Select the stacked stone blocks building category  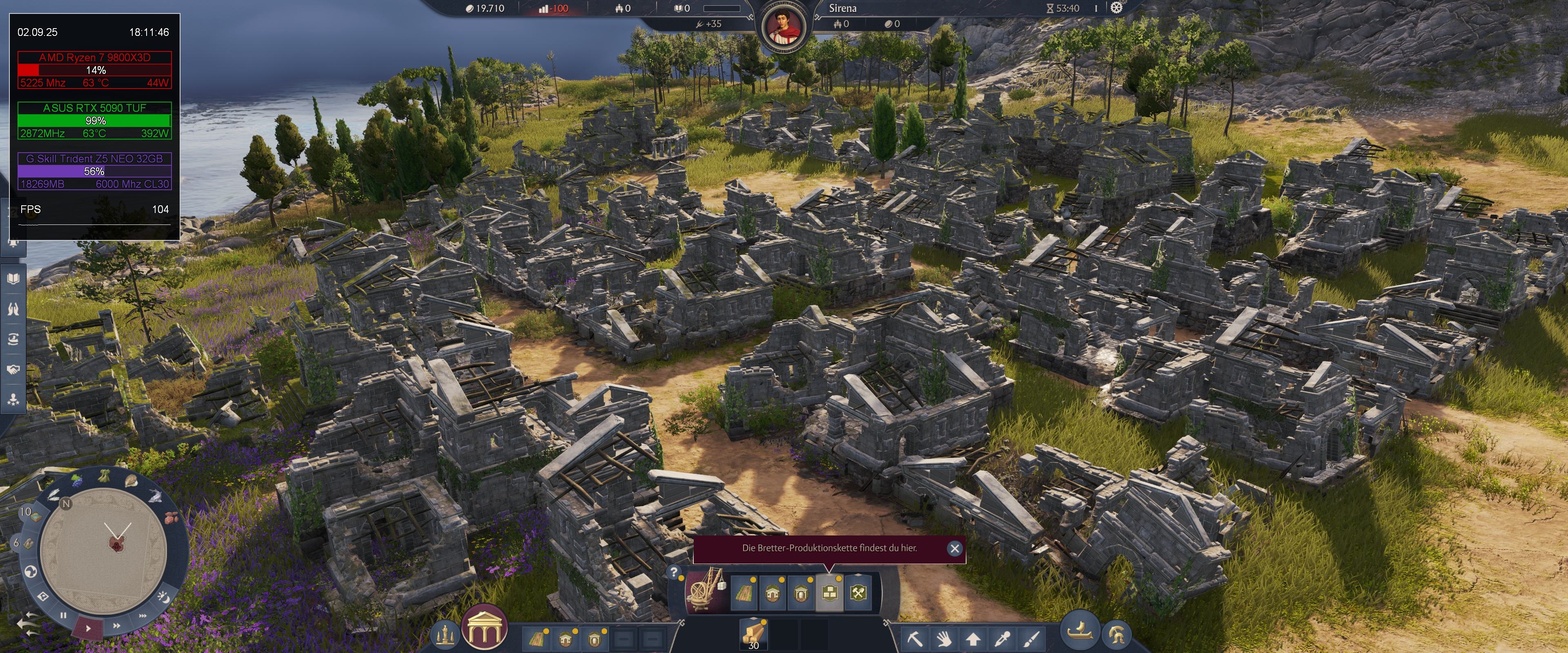pos(829,592)
